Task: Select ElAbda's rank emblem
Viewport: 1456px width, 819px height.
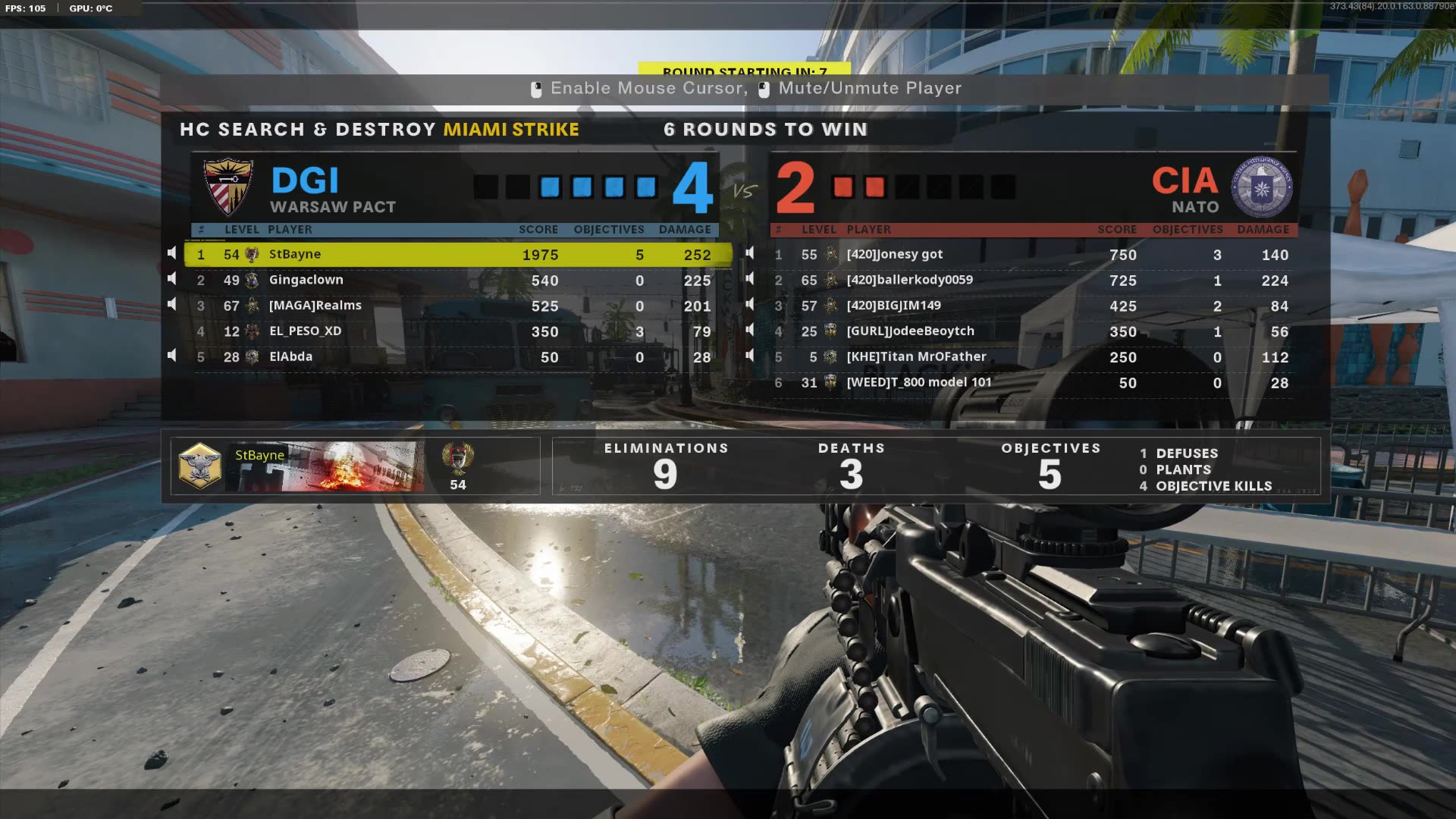Action: coord(251,356)
